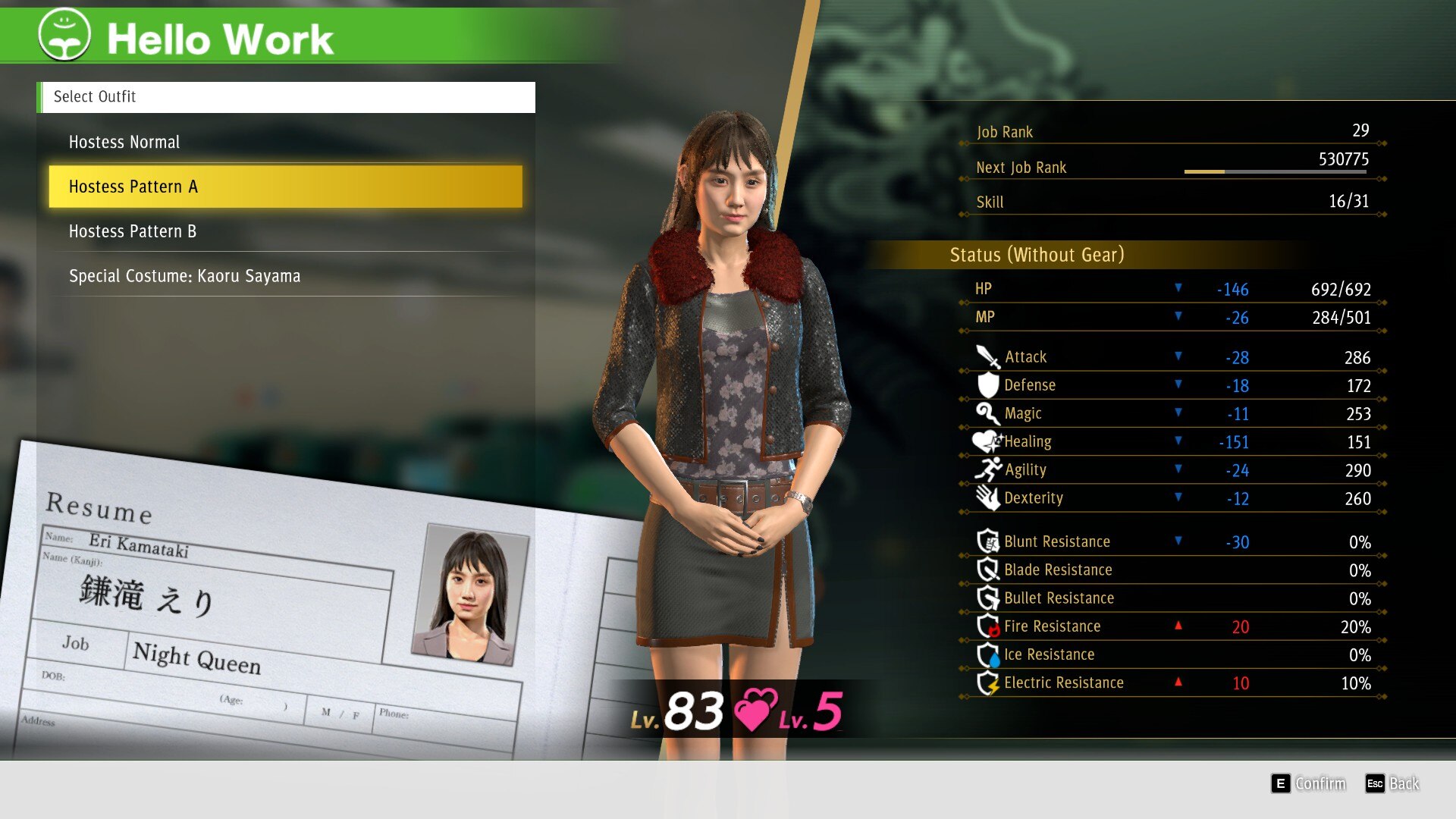Toggle the blue indicator beside HP

coord(1178,288)
